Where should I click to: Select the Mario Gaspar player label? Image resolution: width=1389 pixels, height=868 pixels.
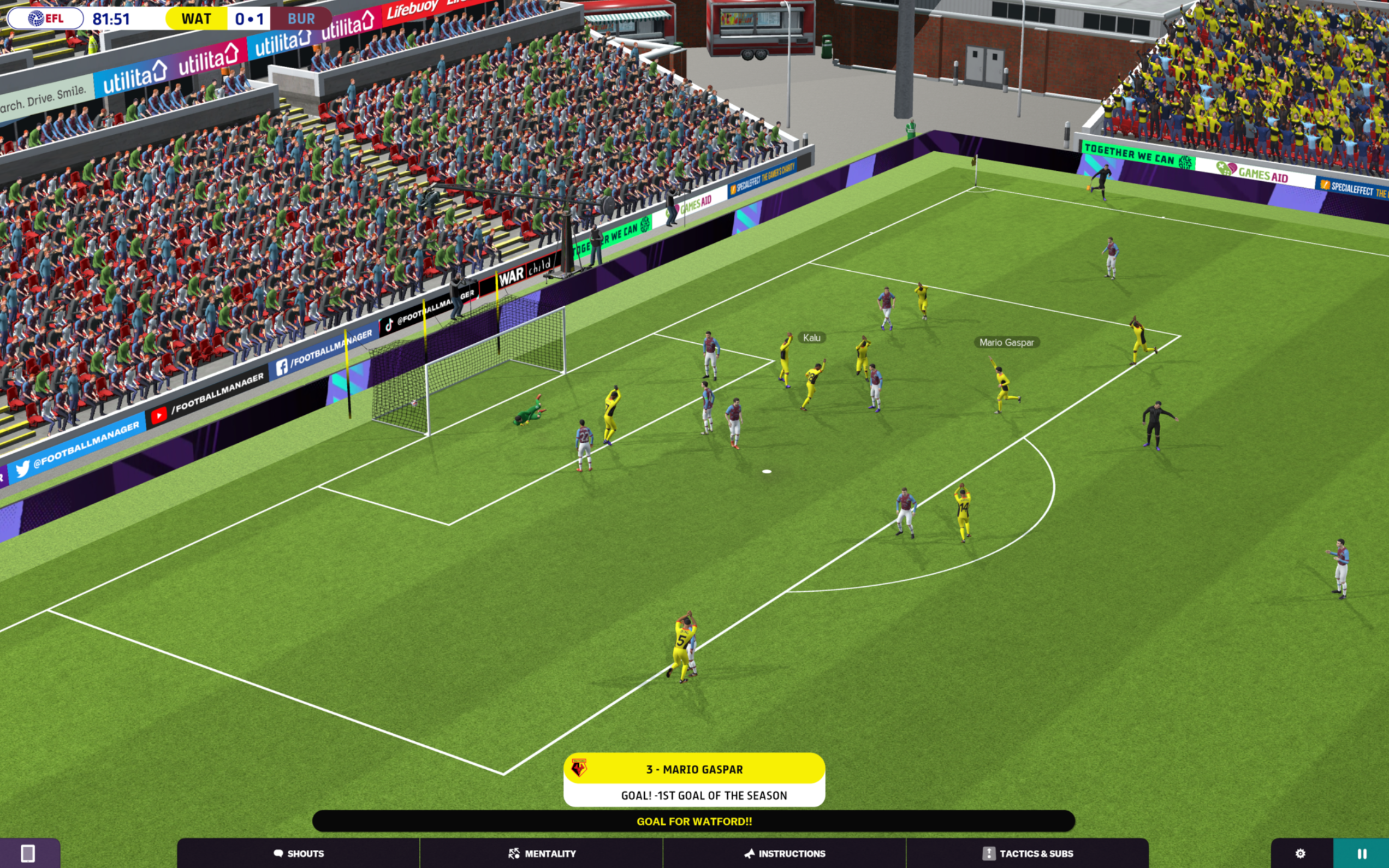point(1006,343)
